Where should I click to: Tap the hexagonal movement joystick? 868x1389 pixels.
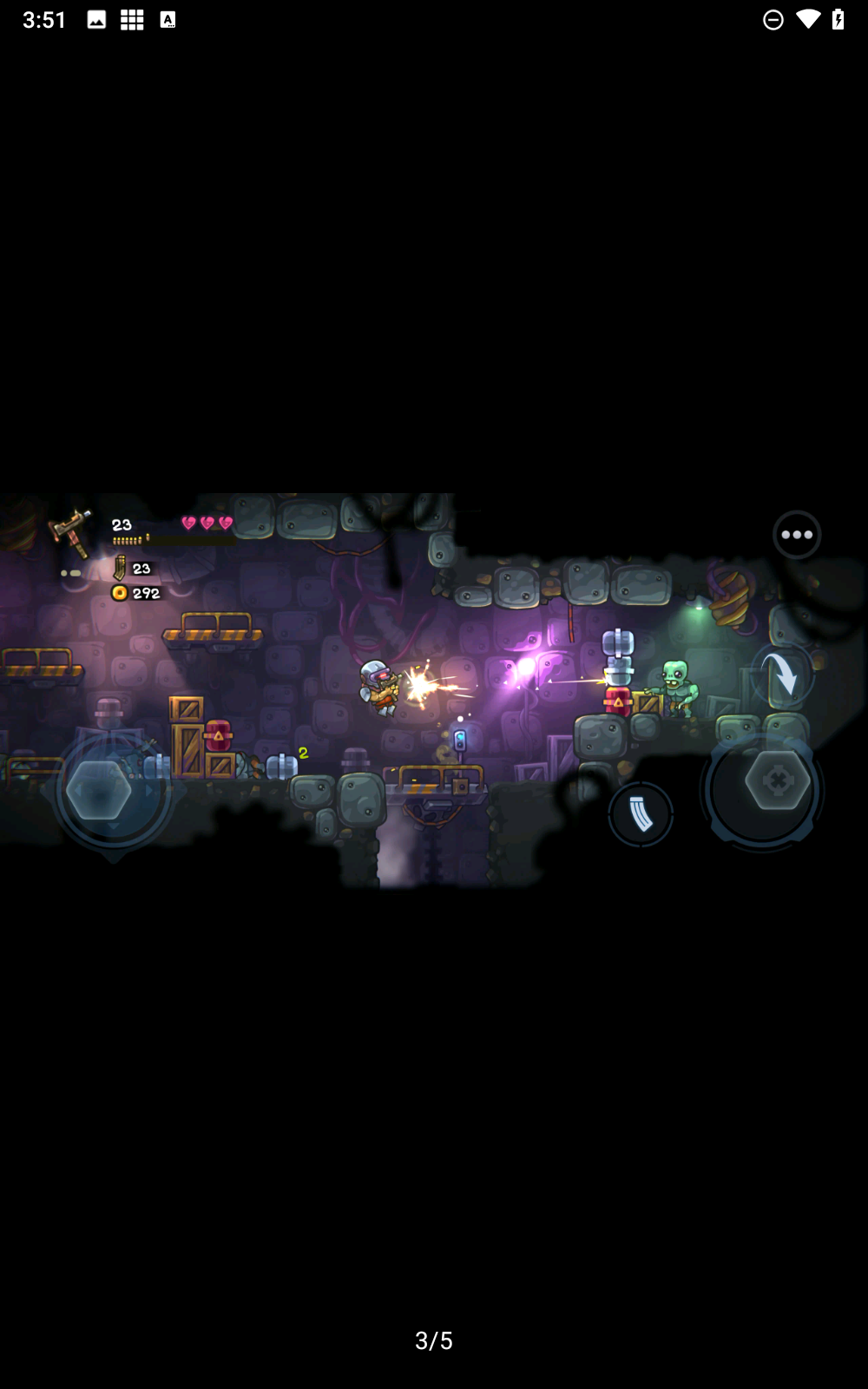pyautogui.click(x=100, y=789)
